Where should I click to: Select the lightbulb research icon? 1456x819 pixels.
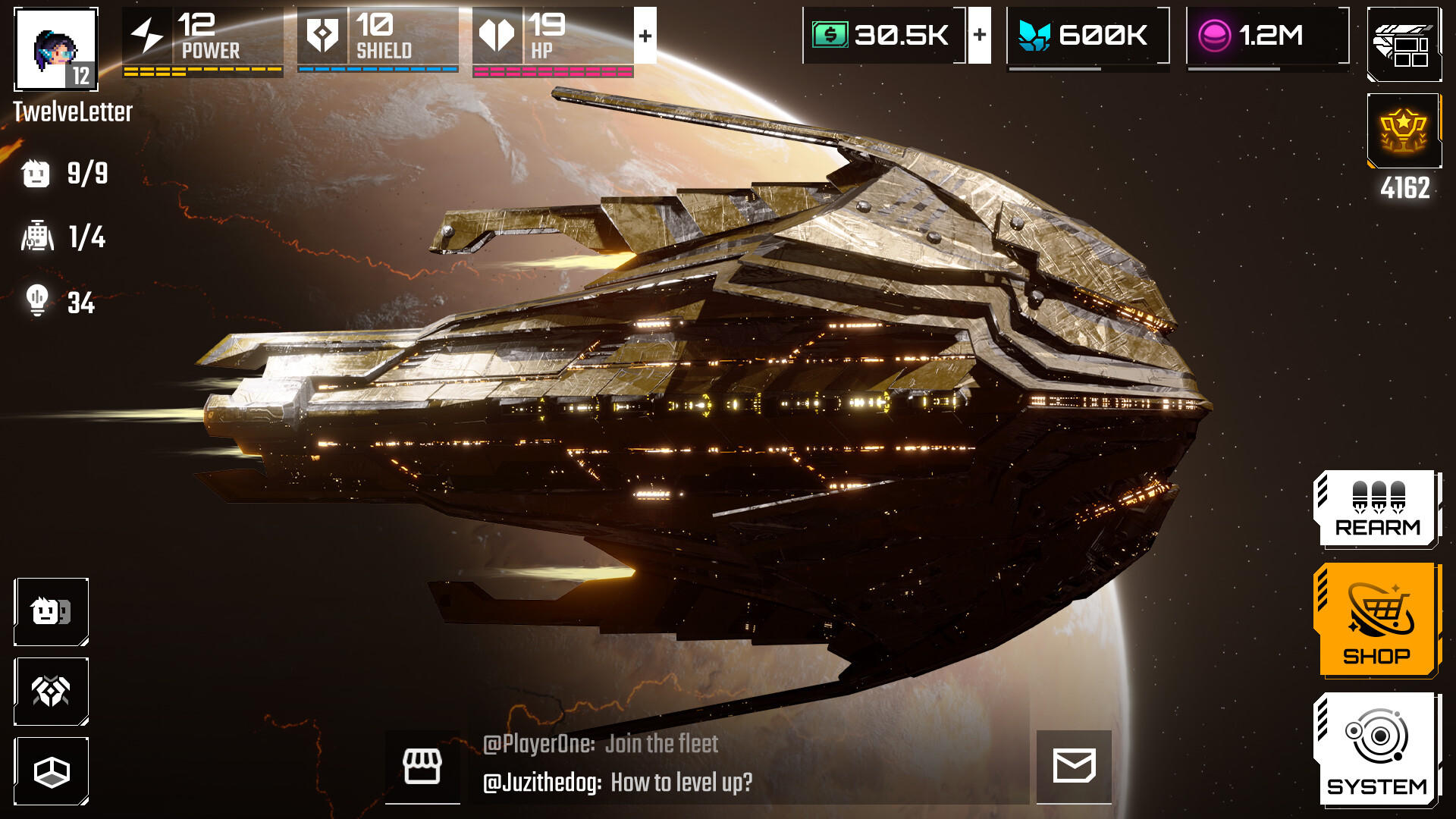click(37, 301)
